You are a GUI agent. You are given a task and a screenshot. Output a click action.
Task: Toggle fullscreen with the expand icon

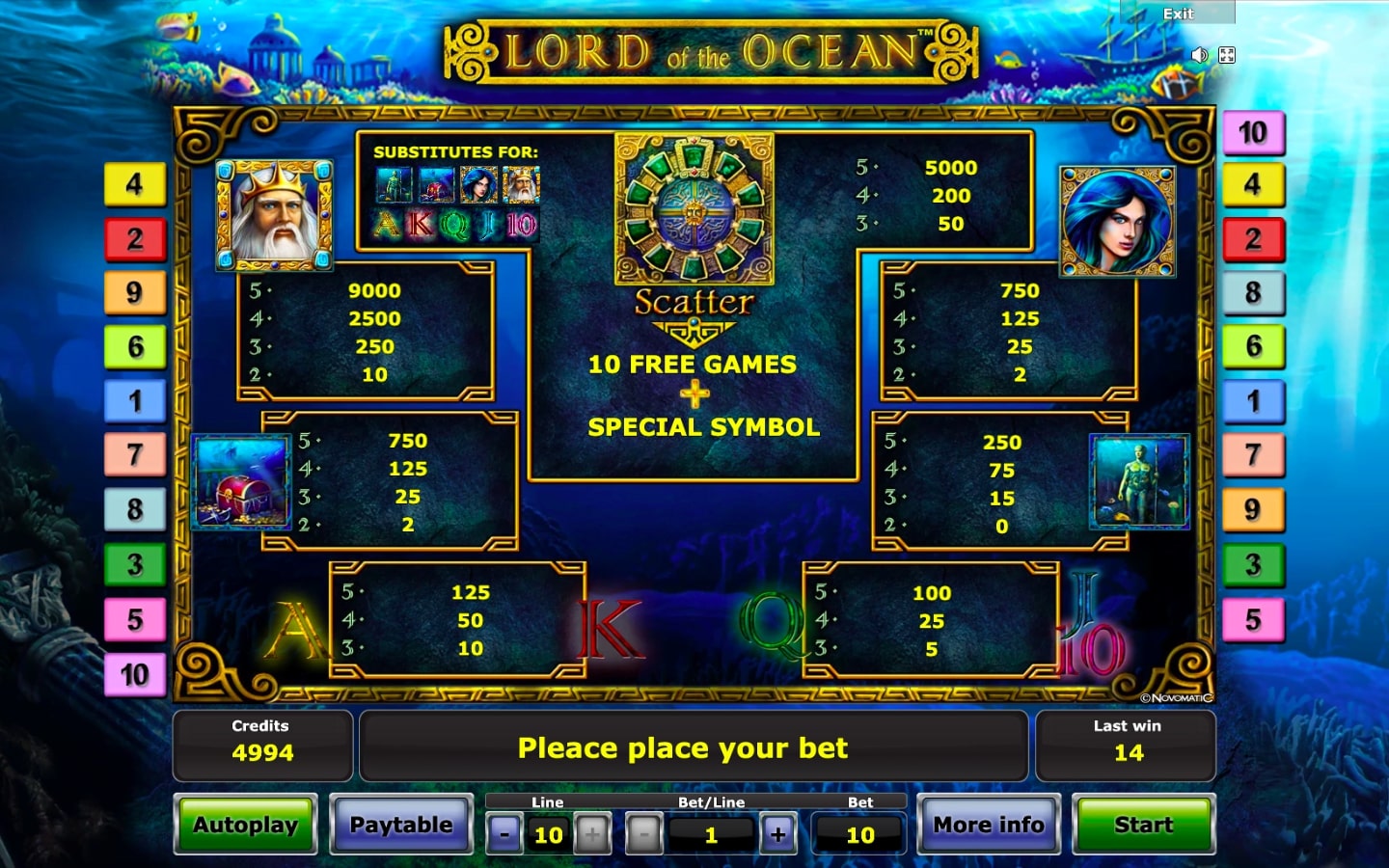click(1226, 55)
